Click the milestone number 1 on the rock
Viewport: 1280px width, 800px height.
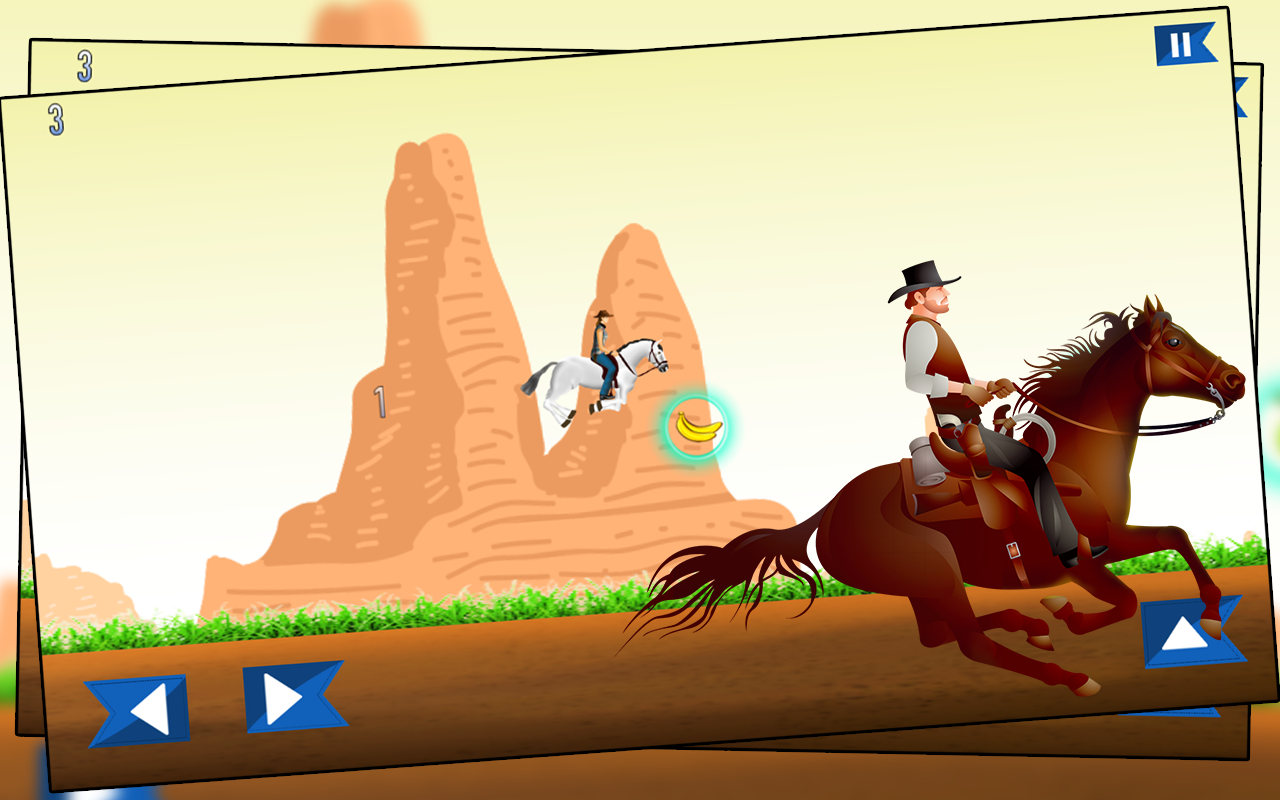click(x=380, y=400)
